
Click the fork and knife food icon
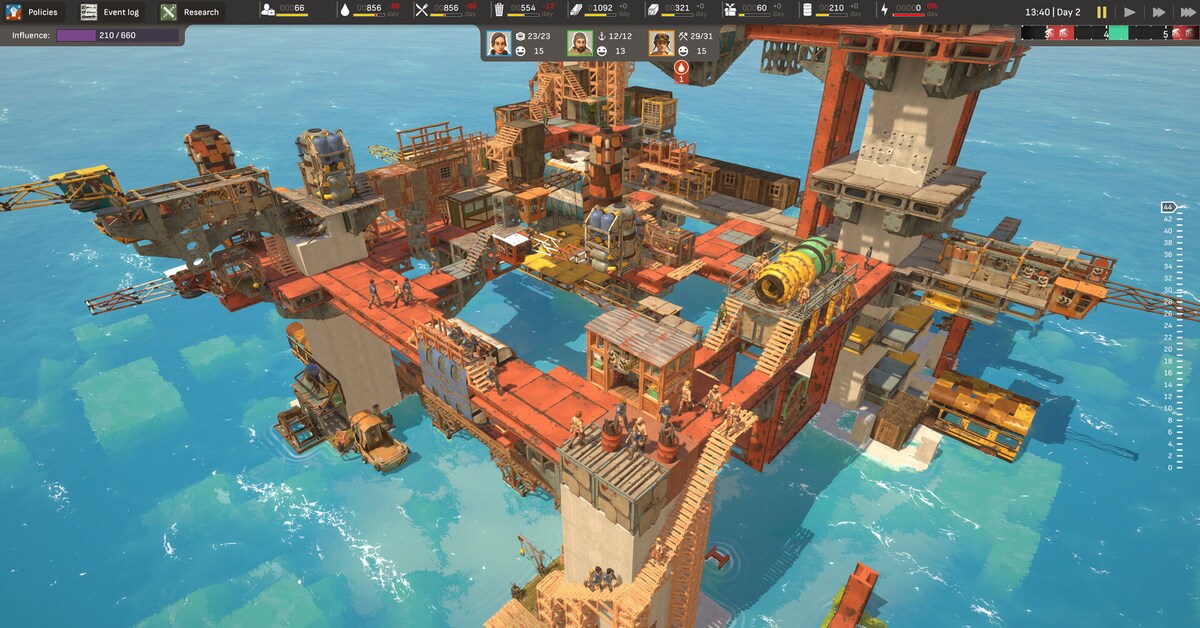coord(422,10)
